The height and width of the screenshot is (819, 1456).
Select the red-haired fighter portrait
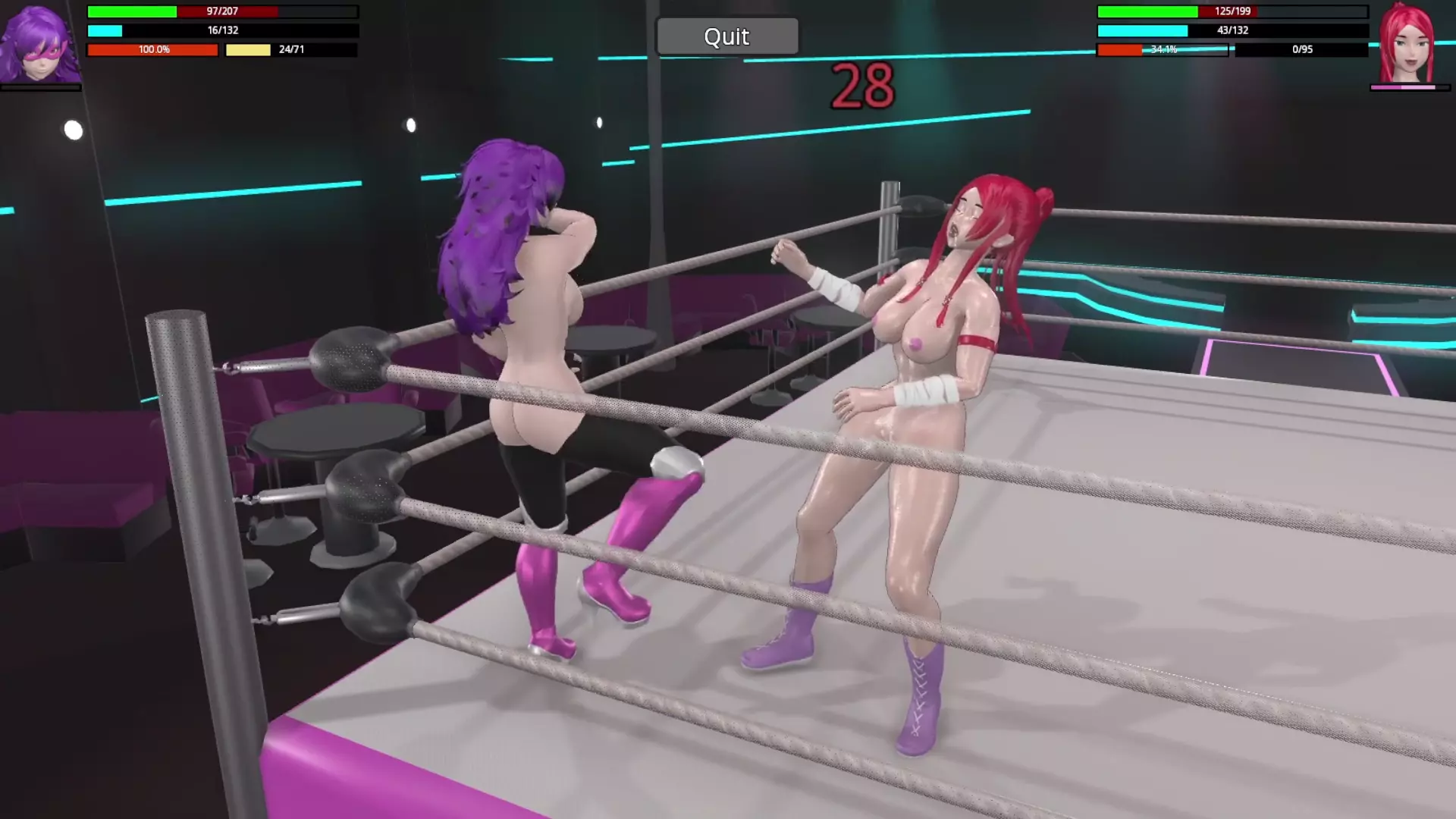tap(1407, 44)
